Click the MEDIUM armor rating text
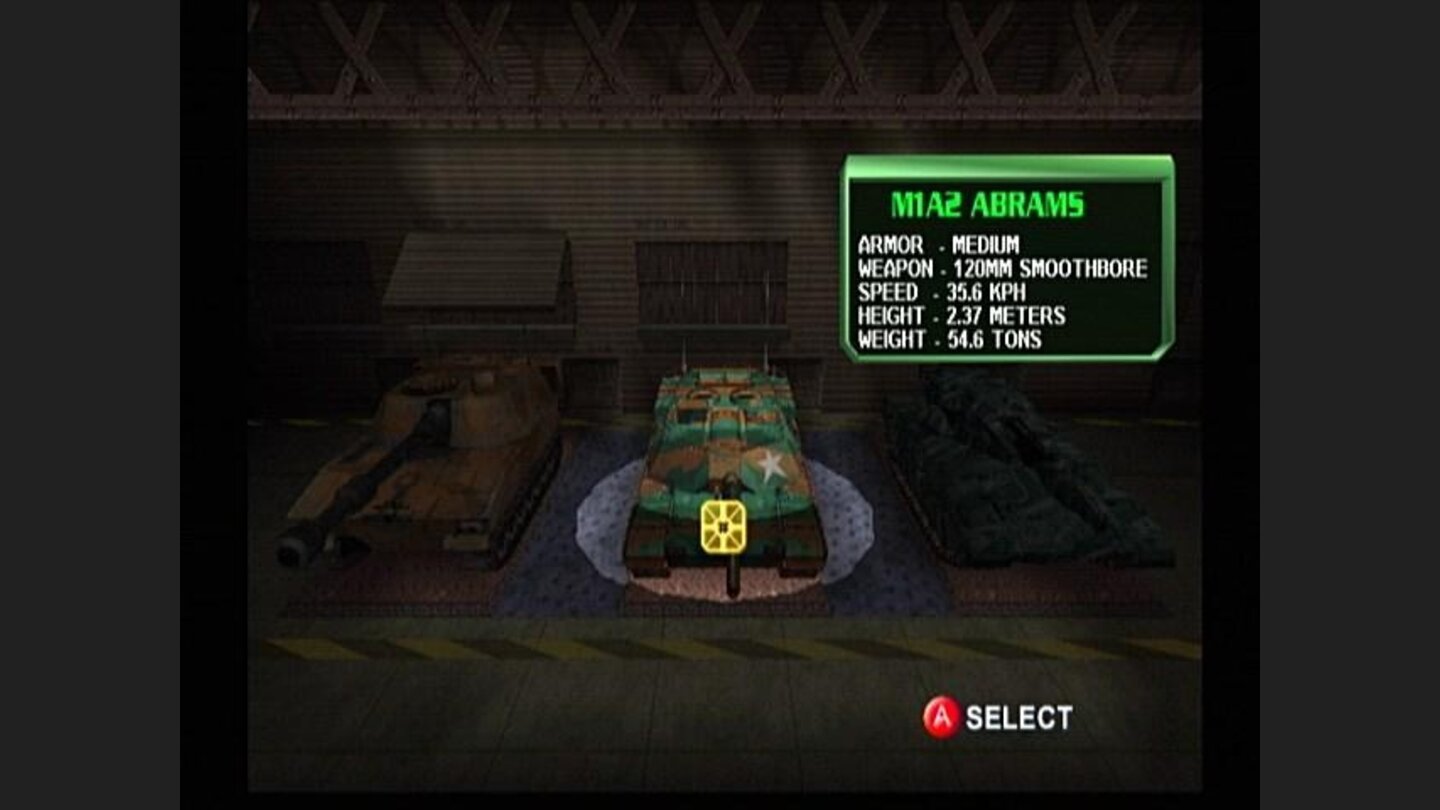 [986, 243]
